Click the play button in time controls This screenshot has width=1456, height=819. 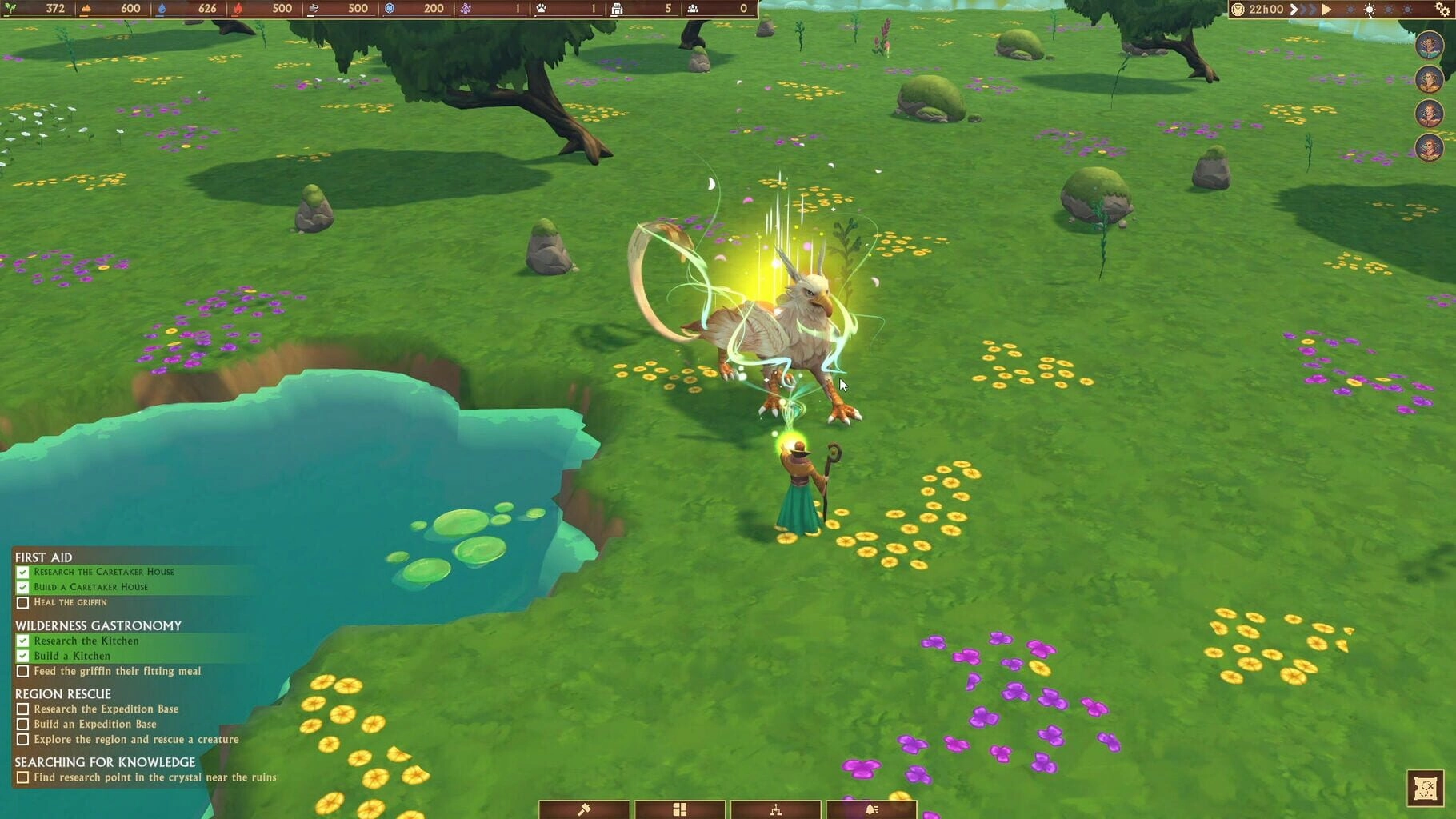(x=1326, y=10)
